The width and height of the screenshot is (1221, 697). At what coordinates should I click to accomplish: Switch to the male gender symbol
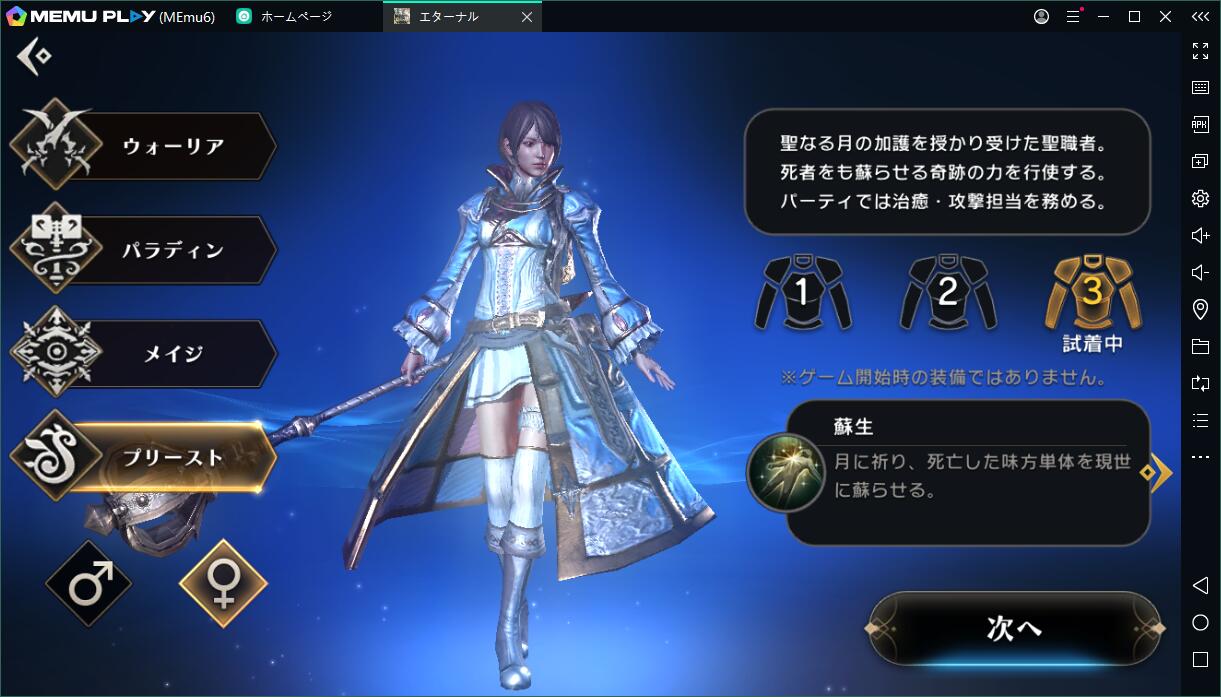click(89, 584)
